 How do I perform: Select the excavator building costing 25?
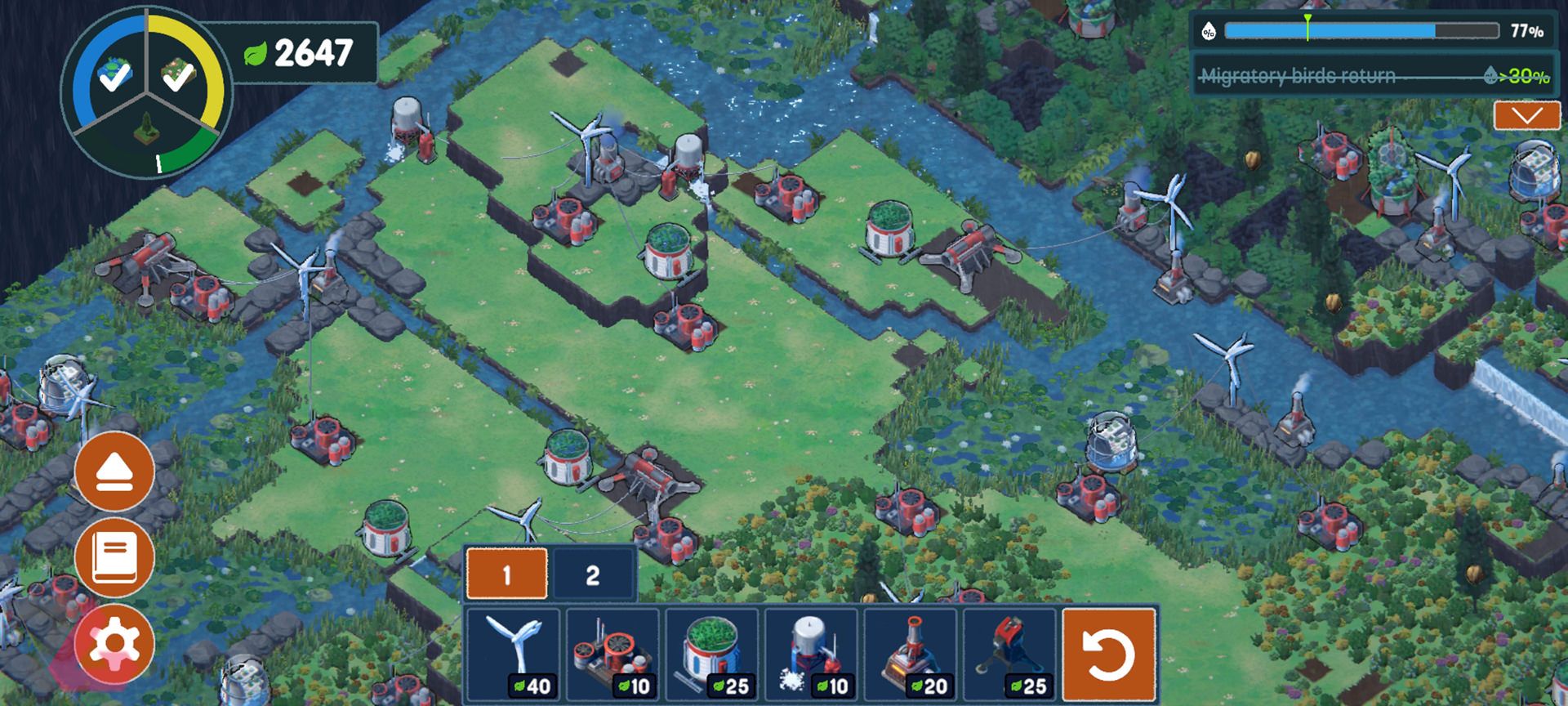point(1010,654)
